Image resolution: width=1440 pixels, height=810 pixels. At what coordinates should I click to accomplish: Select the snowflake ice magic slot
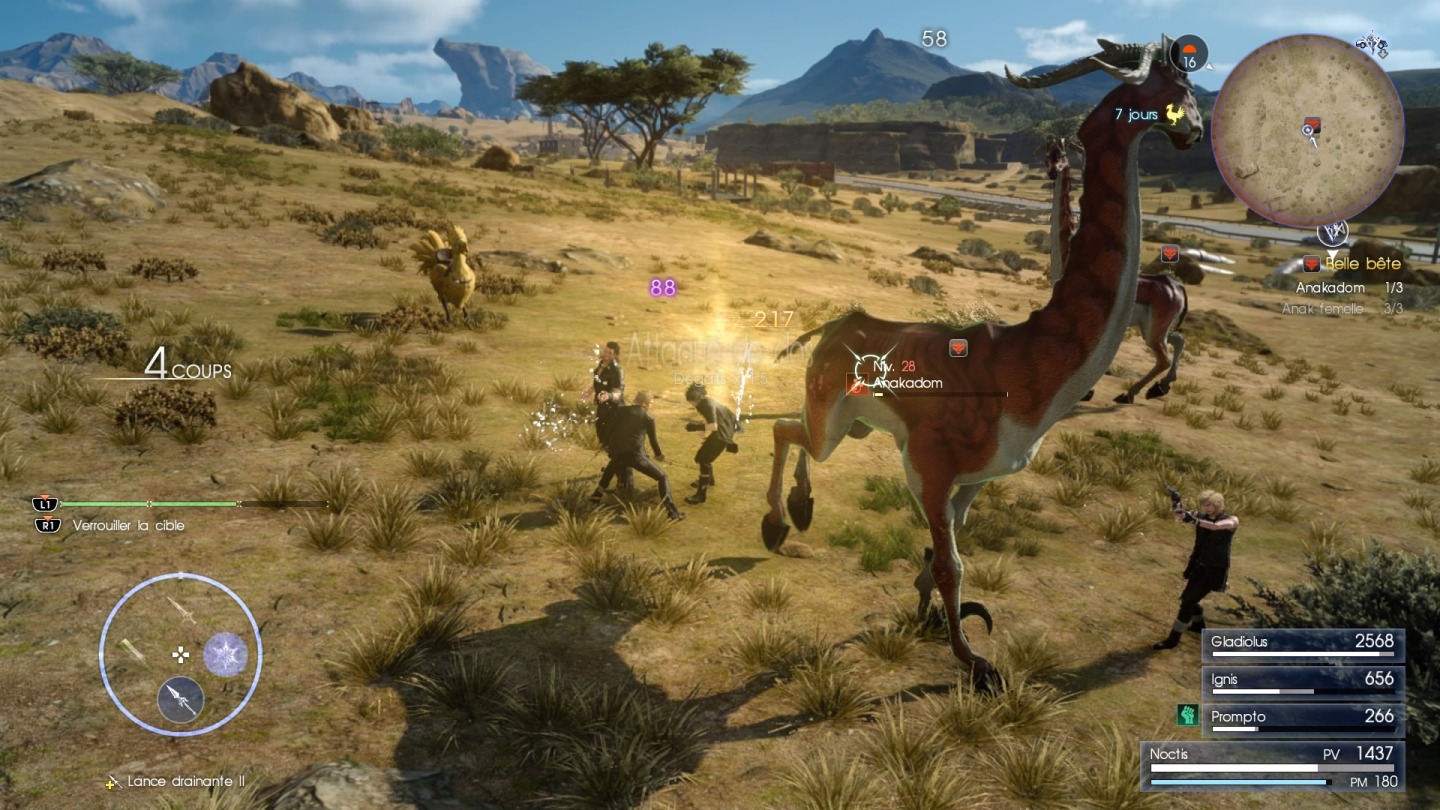226,654
